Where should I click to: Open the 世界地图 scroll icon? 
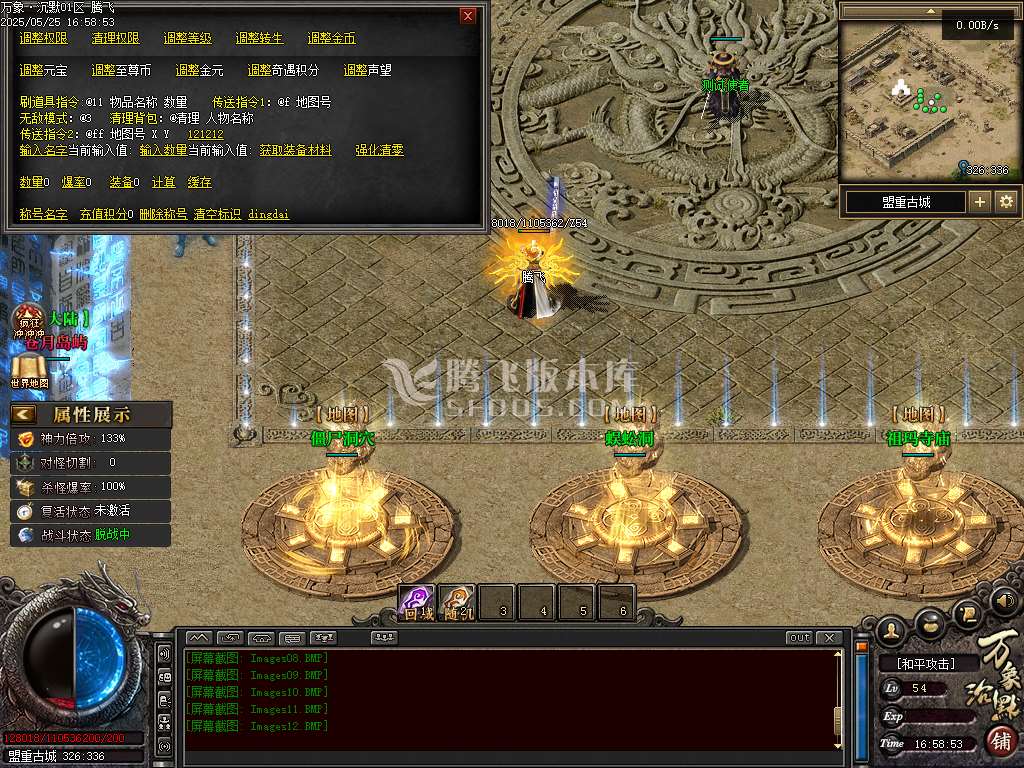(x=29, y=372)
